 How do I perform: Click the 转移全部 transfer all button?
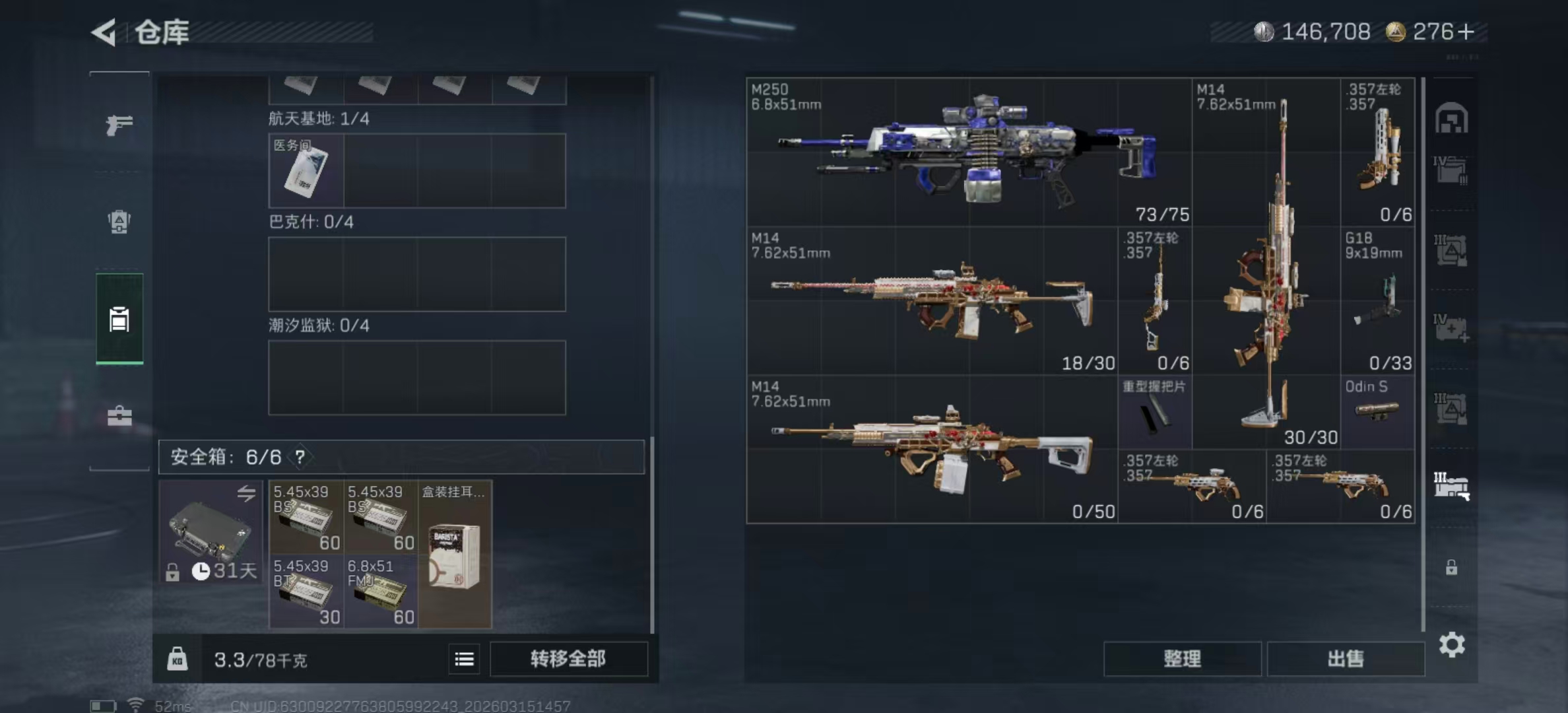pos(568,659)
